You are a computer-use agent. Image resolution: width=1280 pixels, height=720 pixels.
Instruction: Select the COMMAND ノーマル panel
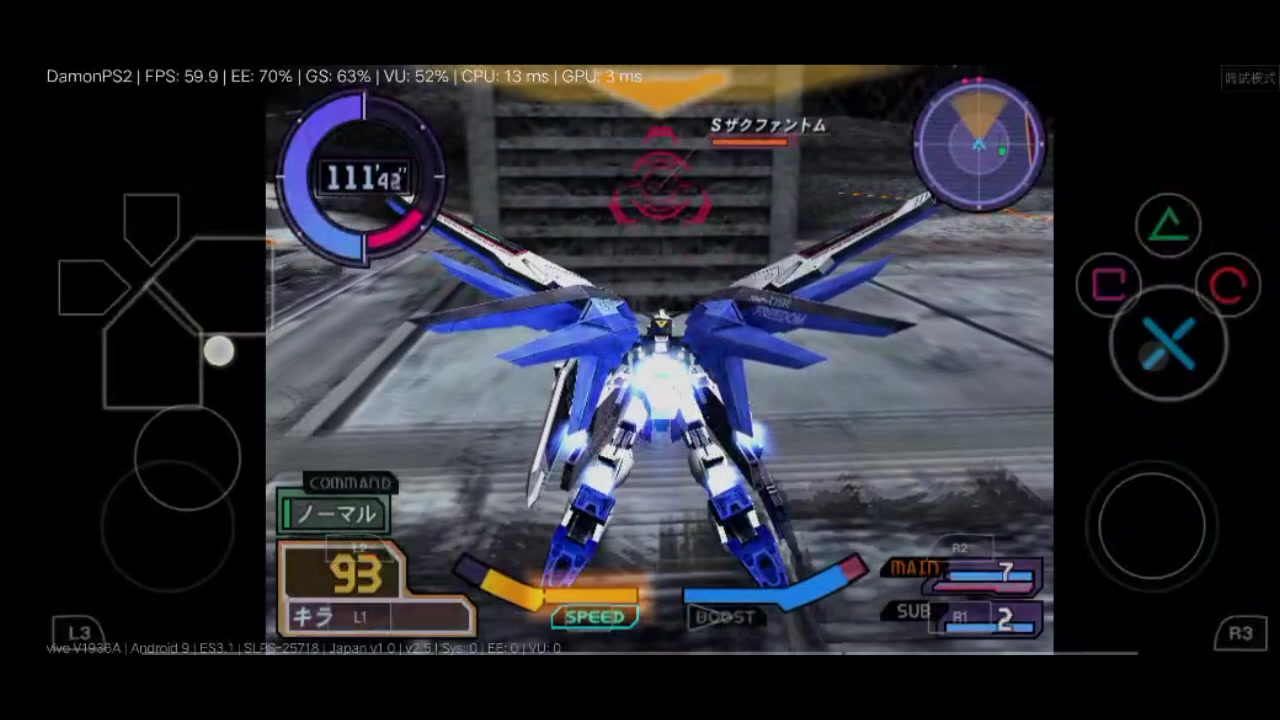333,513
